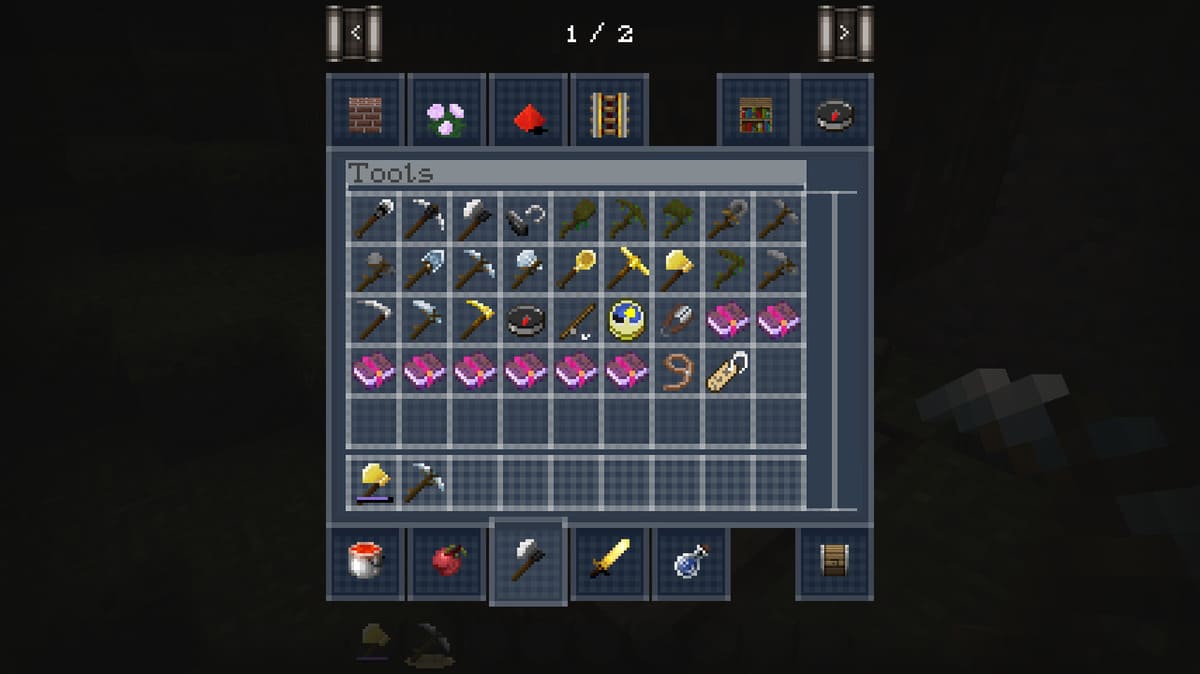Switch to the compass search tab
The height and width of the screenshot is (674, 1200).
click(836, 113)
